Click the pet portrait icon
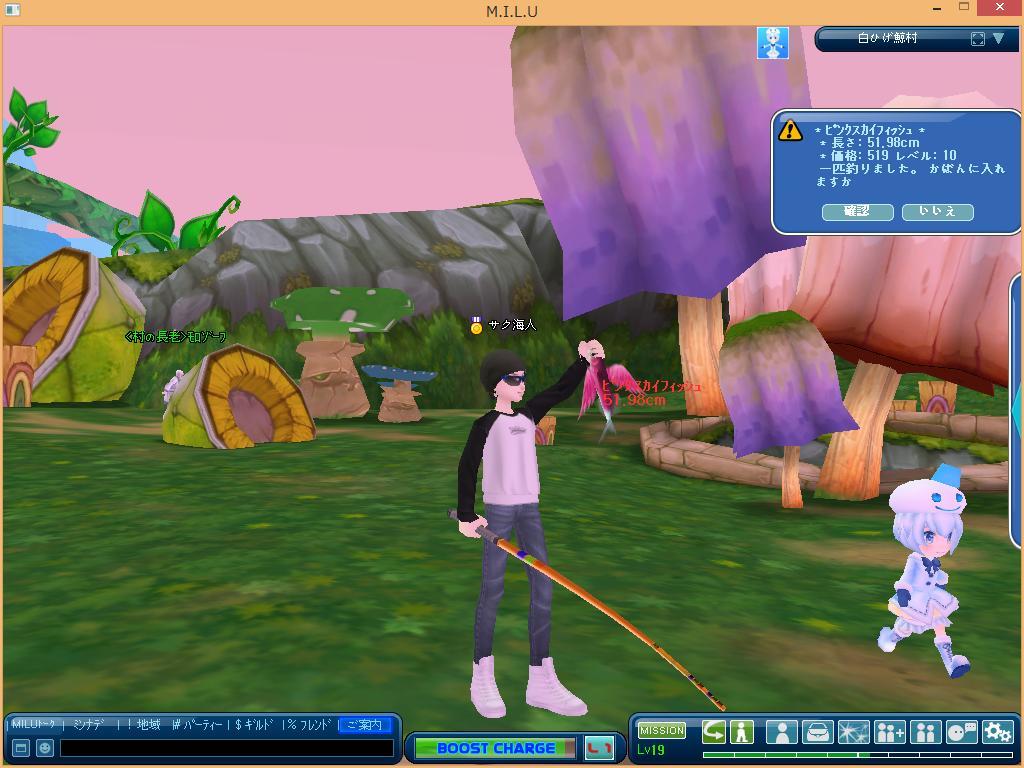1024x768 pixels. pos(772,42)
